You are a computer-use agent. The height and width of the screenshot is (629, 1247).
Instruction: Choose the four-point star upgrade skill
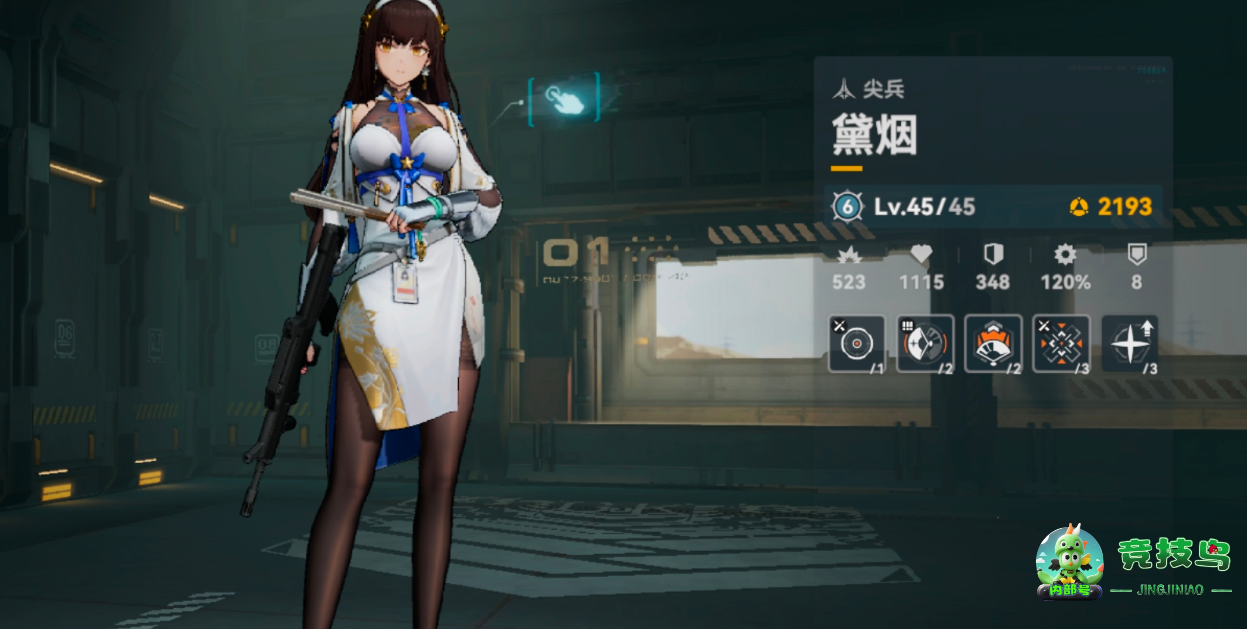1130,343
